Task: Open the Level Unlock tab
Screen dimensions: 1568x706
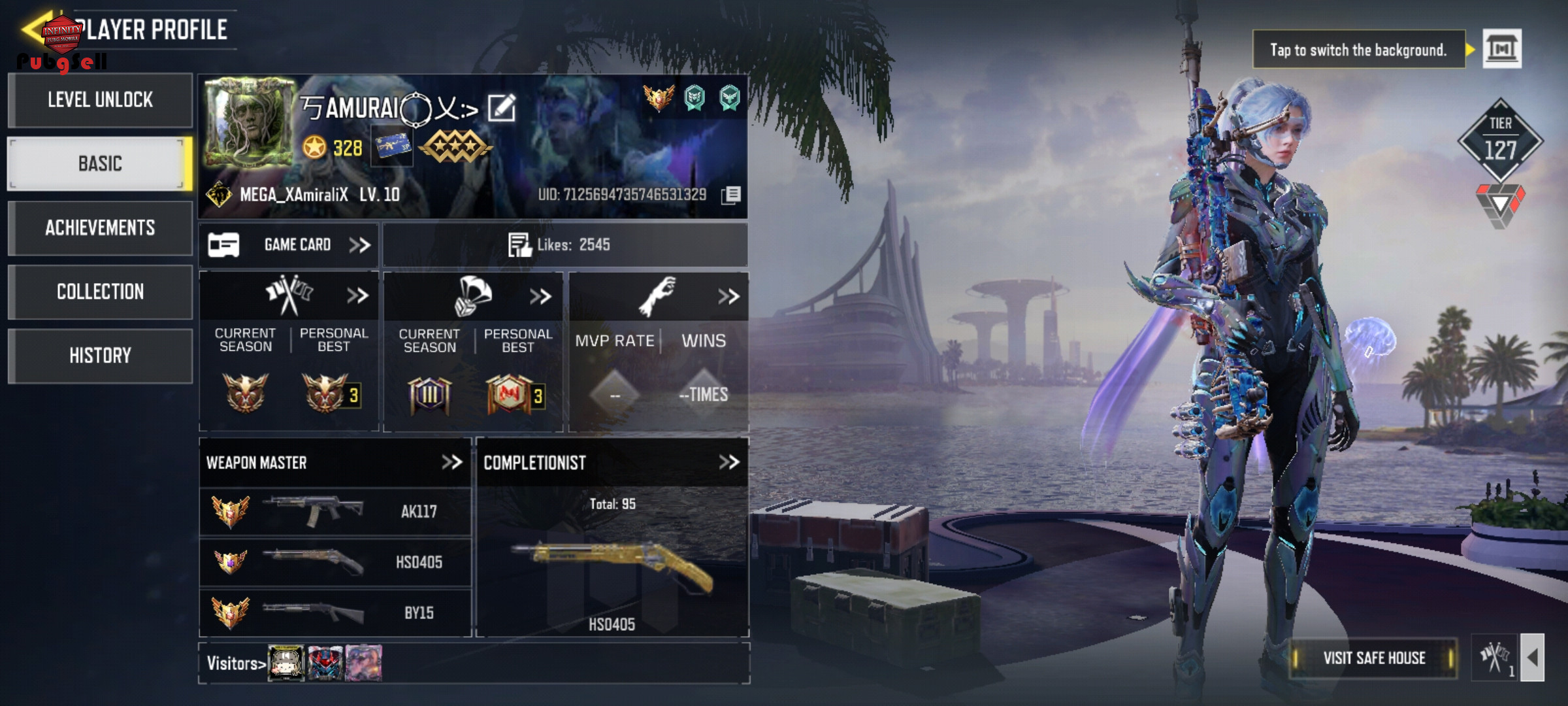Action: [x=100, y=100]
